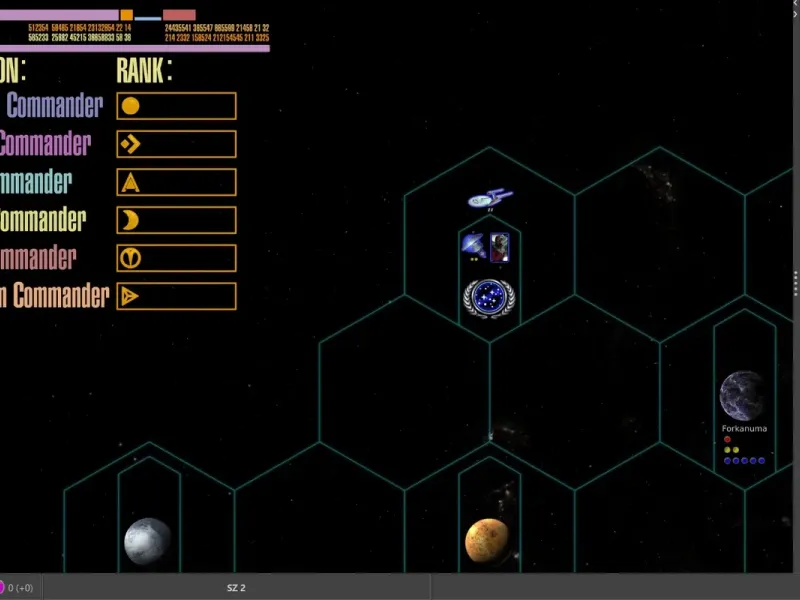Select the diamond-chevron rank insignia box
The height and width of the screenshot is (600, 800).
176,144
